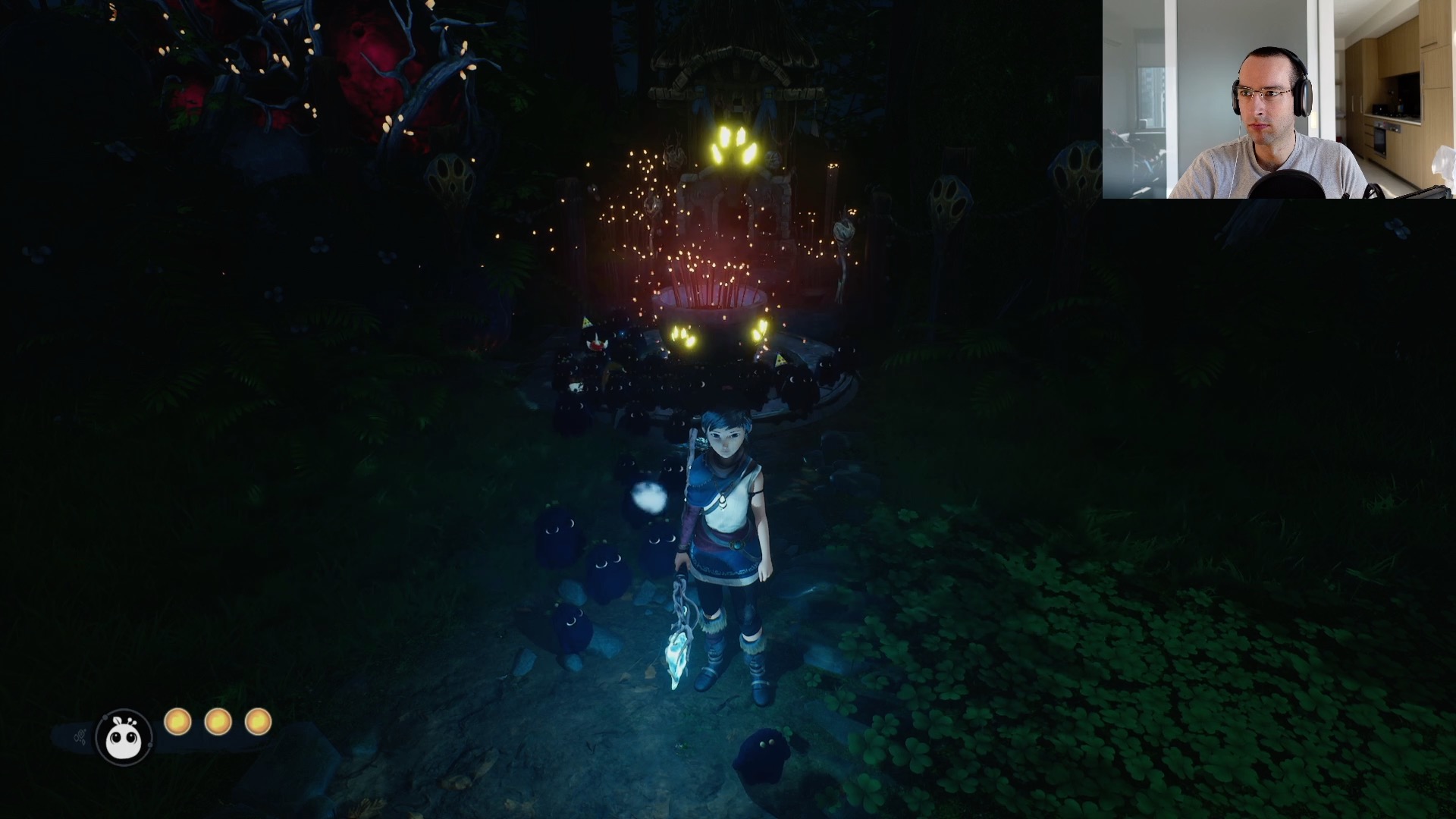Click the streamer webcam overlay
The image size is (1456, 819).
1279,99
